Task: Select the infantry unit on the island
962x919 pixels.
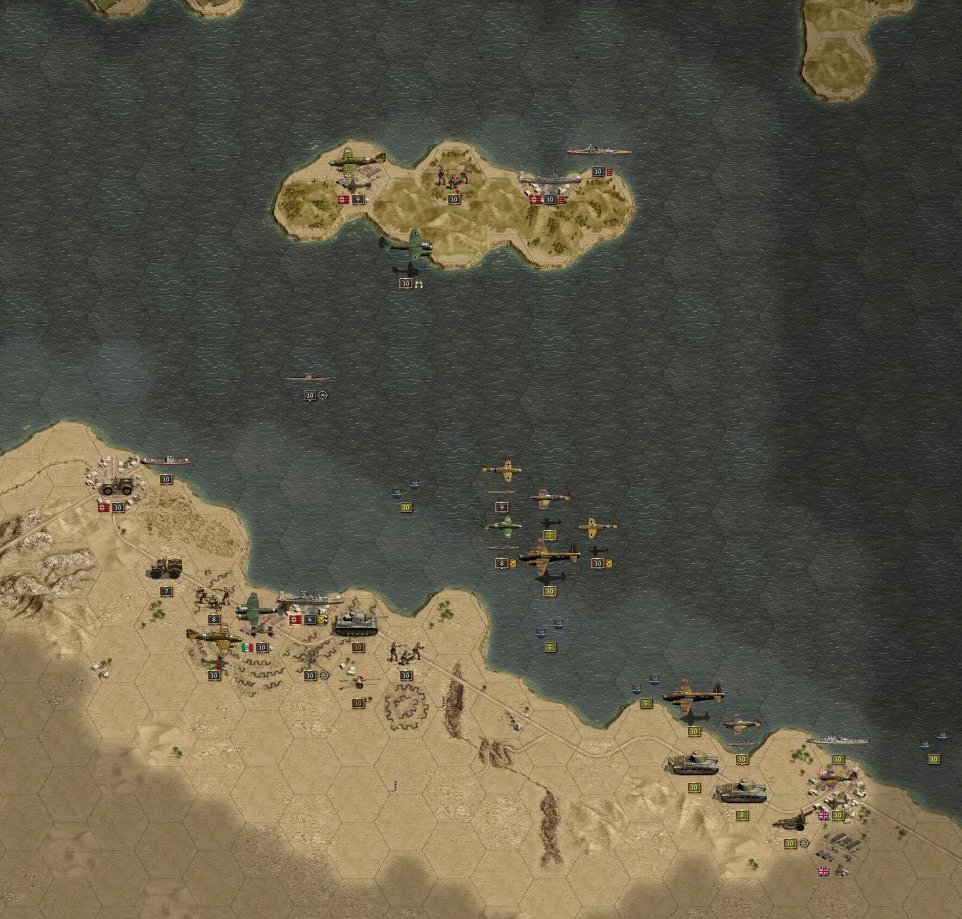Action: coord(453,178)
